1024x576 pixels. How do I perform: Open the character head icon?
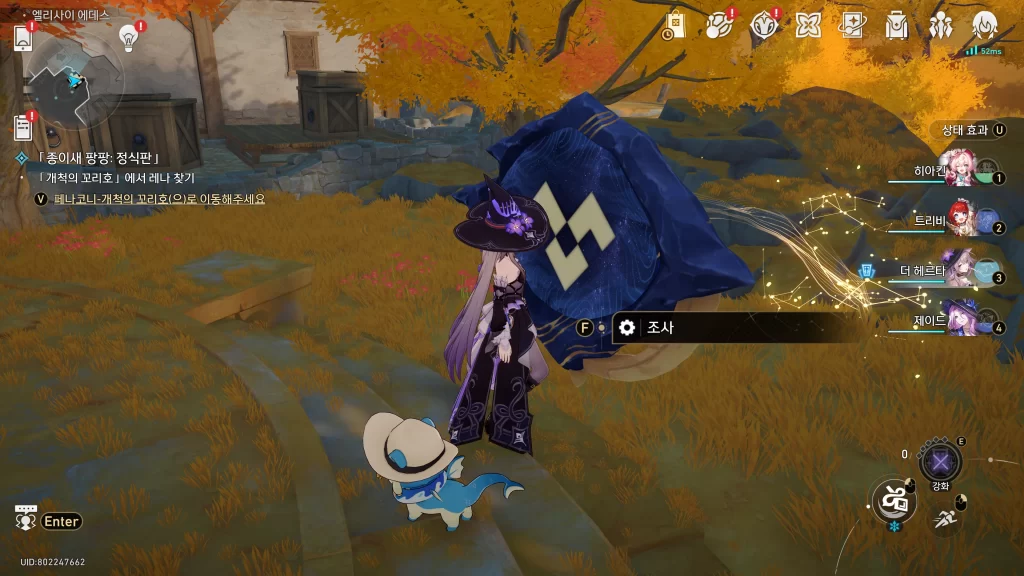click(984, 25)
